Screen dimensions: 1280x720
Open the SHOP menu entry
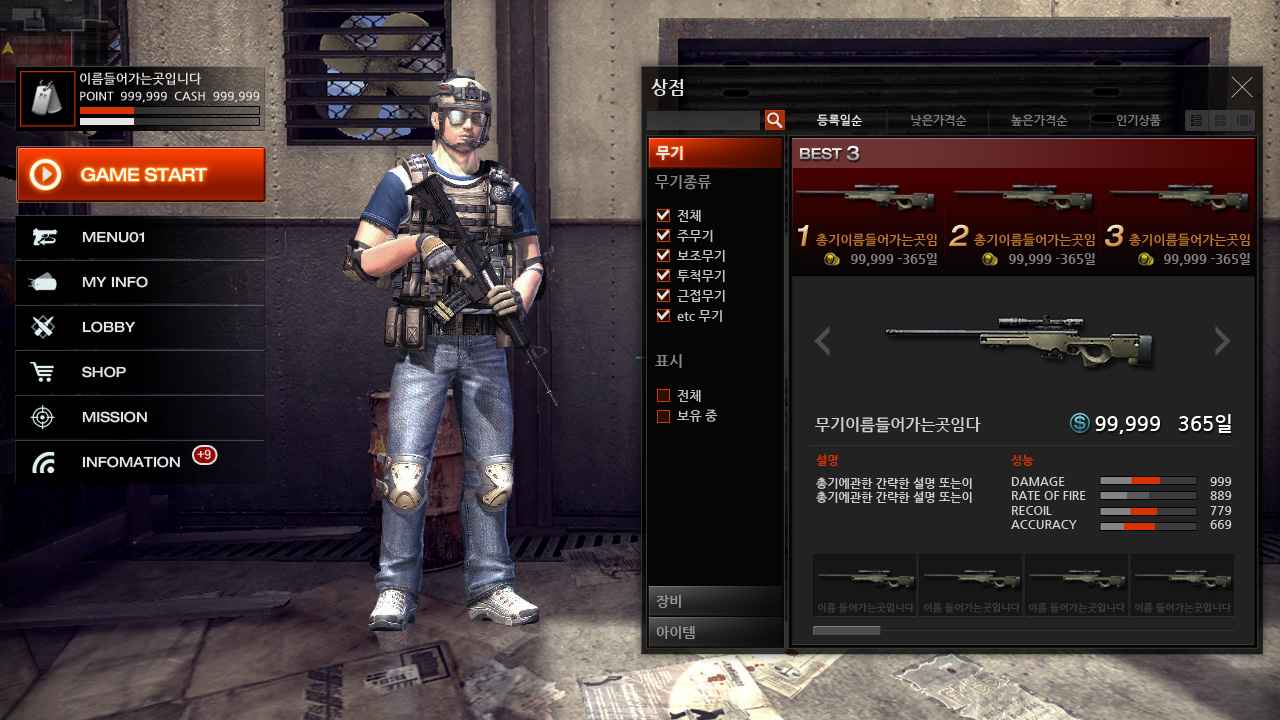click(x=140, y=372)
